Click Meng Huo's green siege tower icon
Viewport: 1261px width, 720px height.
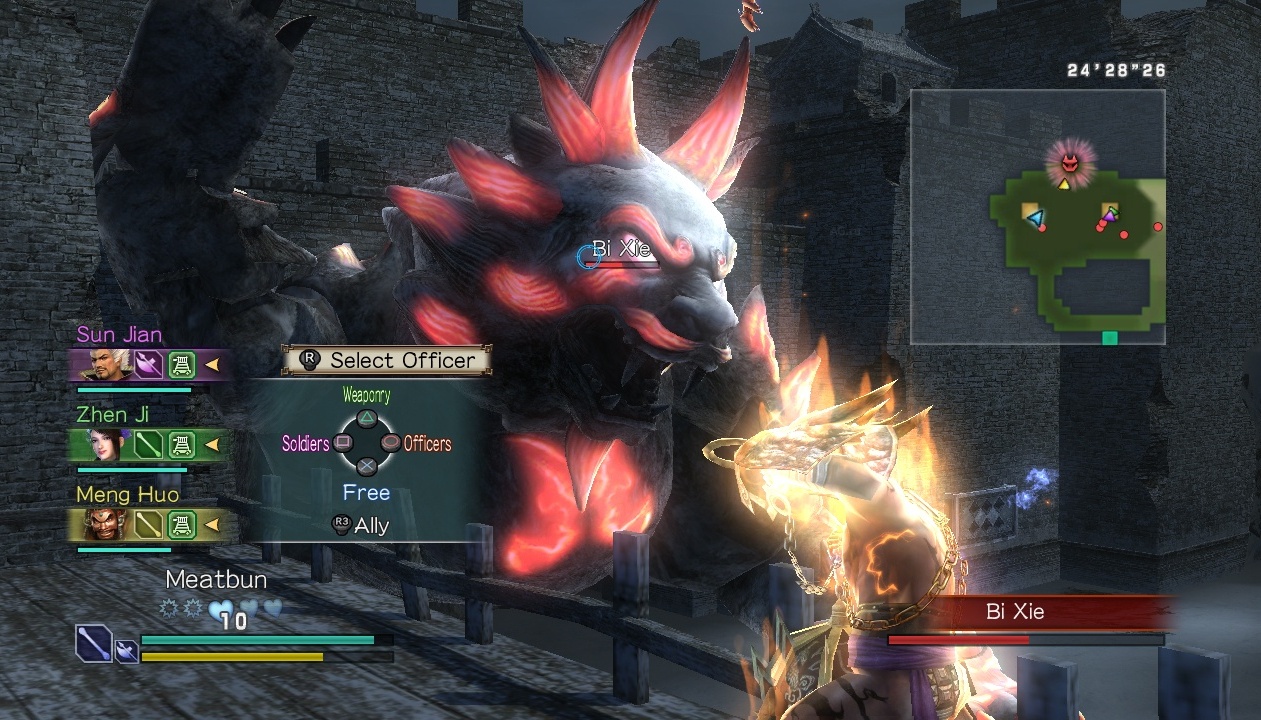pyautogui.click(x=182, y=524)
